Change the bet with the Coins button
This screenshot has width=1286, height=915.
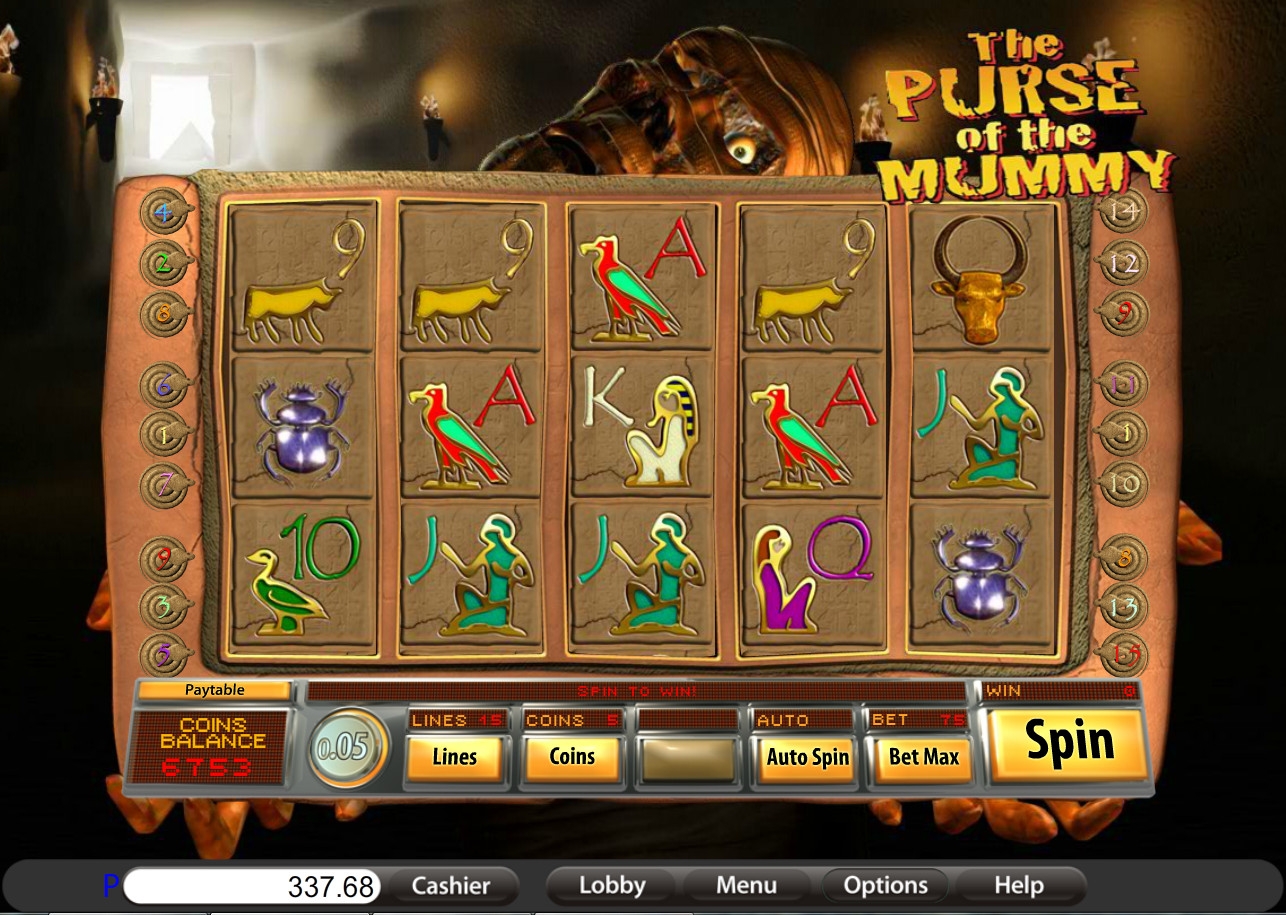[x=573, y=757]
